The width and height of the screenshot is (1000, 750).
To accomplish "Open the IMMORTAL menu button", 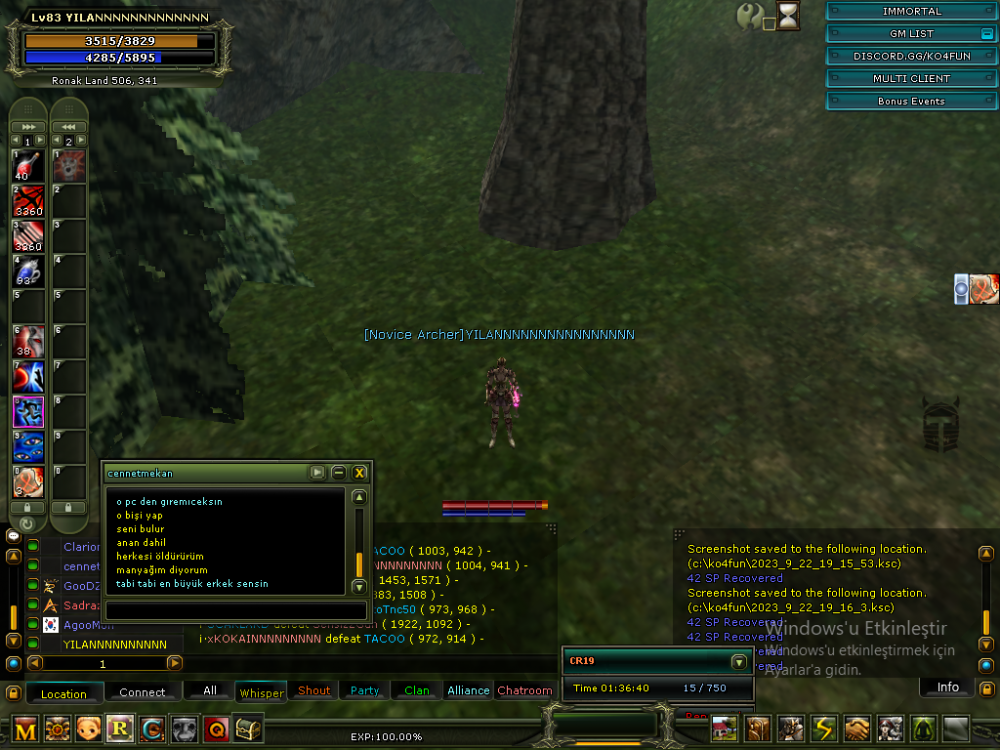I will point(911,11).
